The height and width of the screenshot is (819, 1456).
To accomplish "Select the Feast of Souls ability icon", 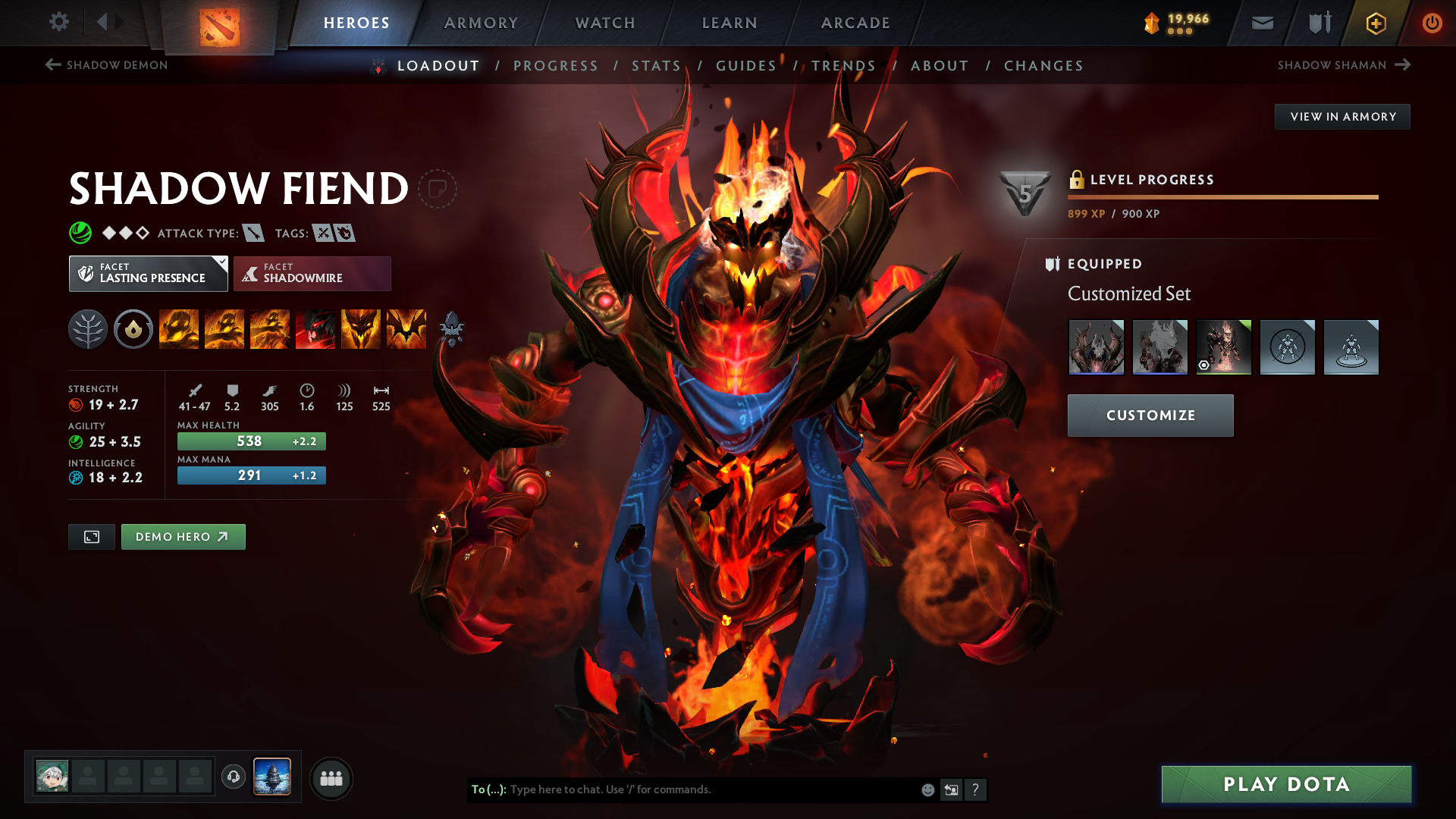I will [315, 329].
